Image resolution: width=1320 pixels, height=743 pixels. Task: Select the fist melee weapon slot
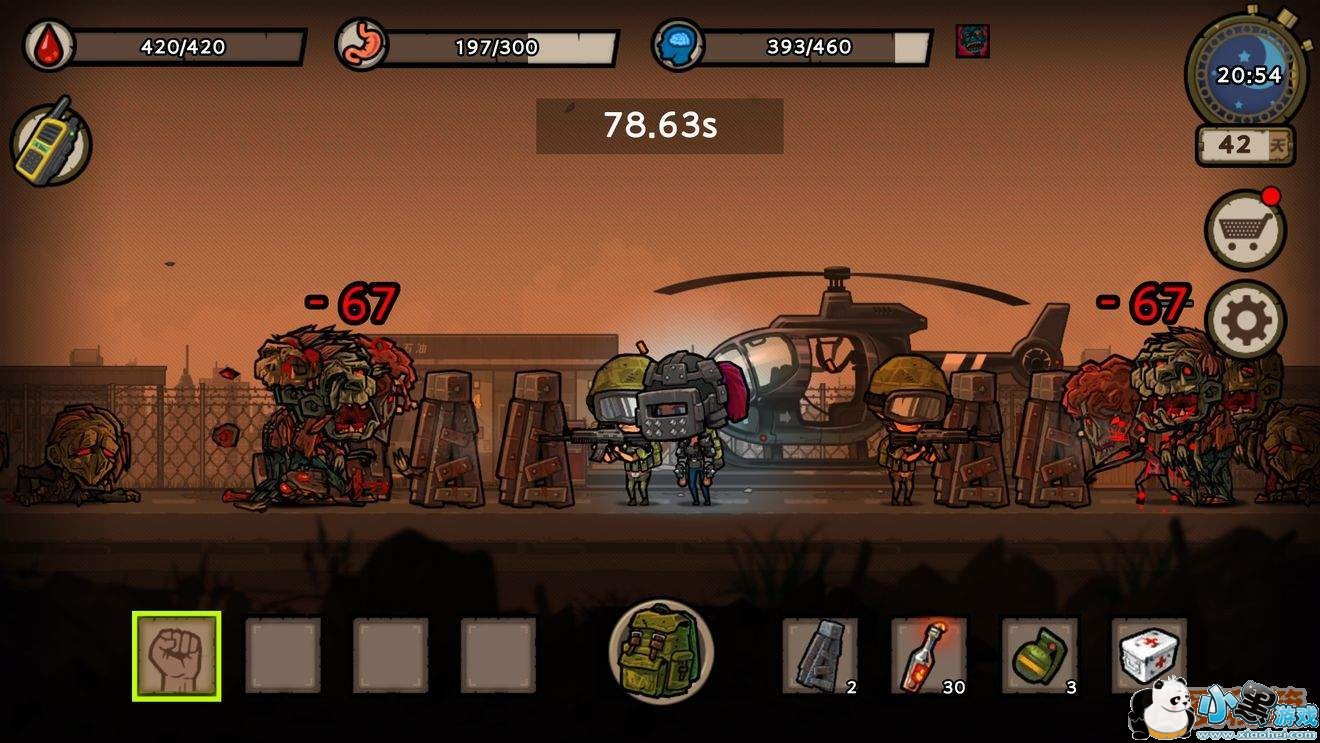click(176, 656)
